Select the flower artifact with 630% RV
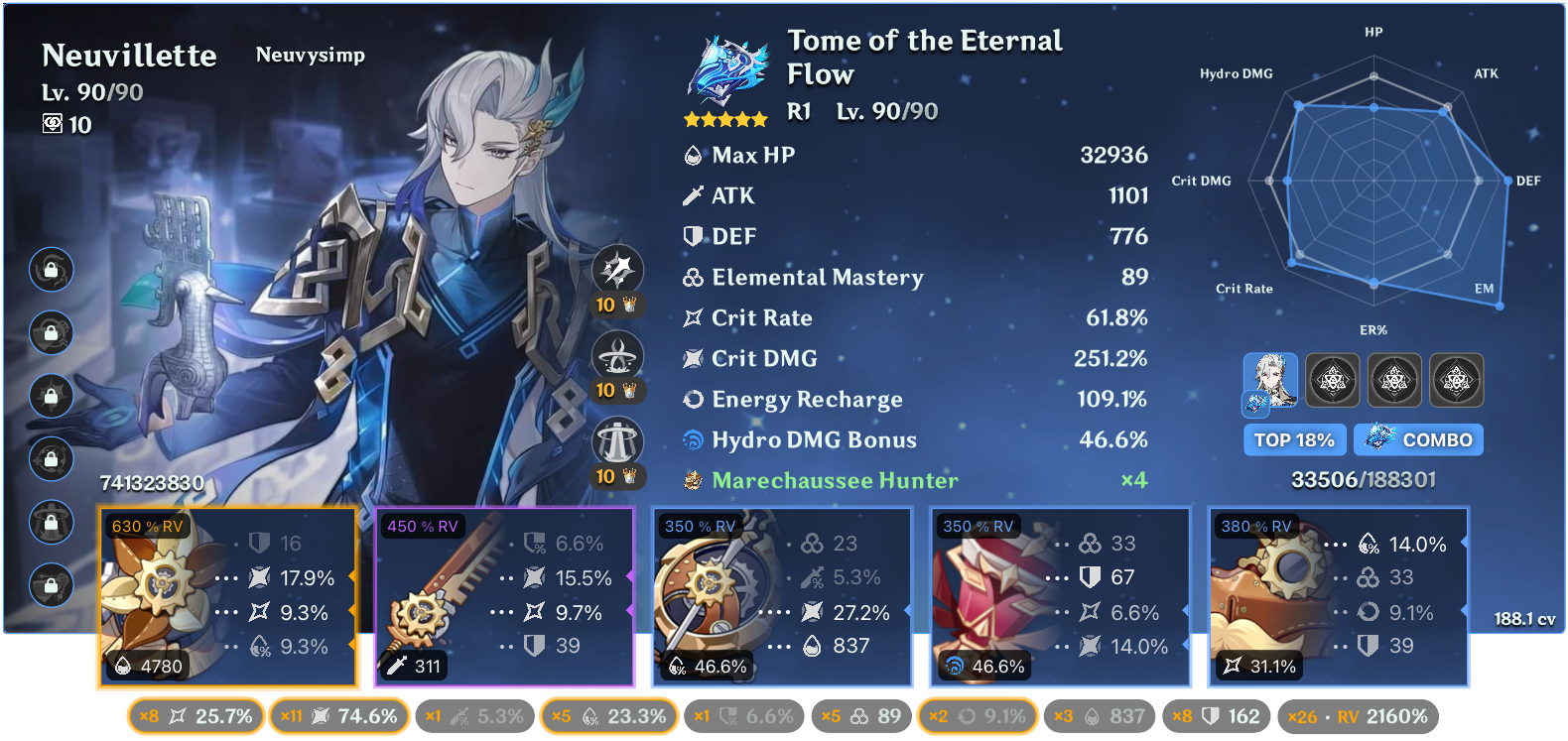This screenshot has width=1568, height=741. 227,595
